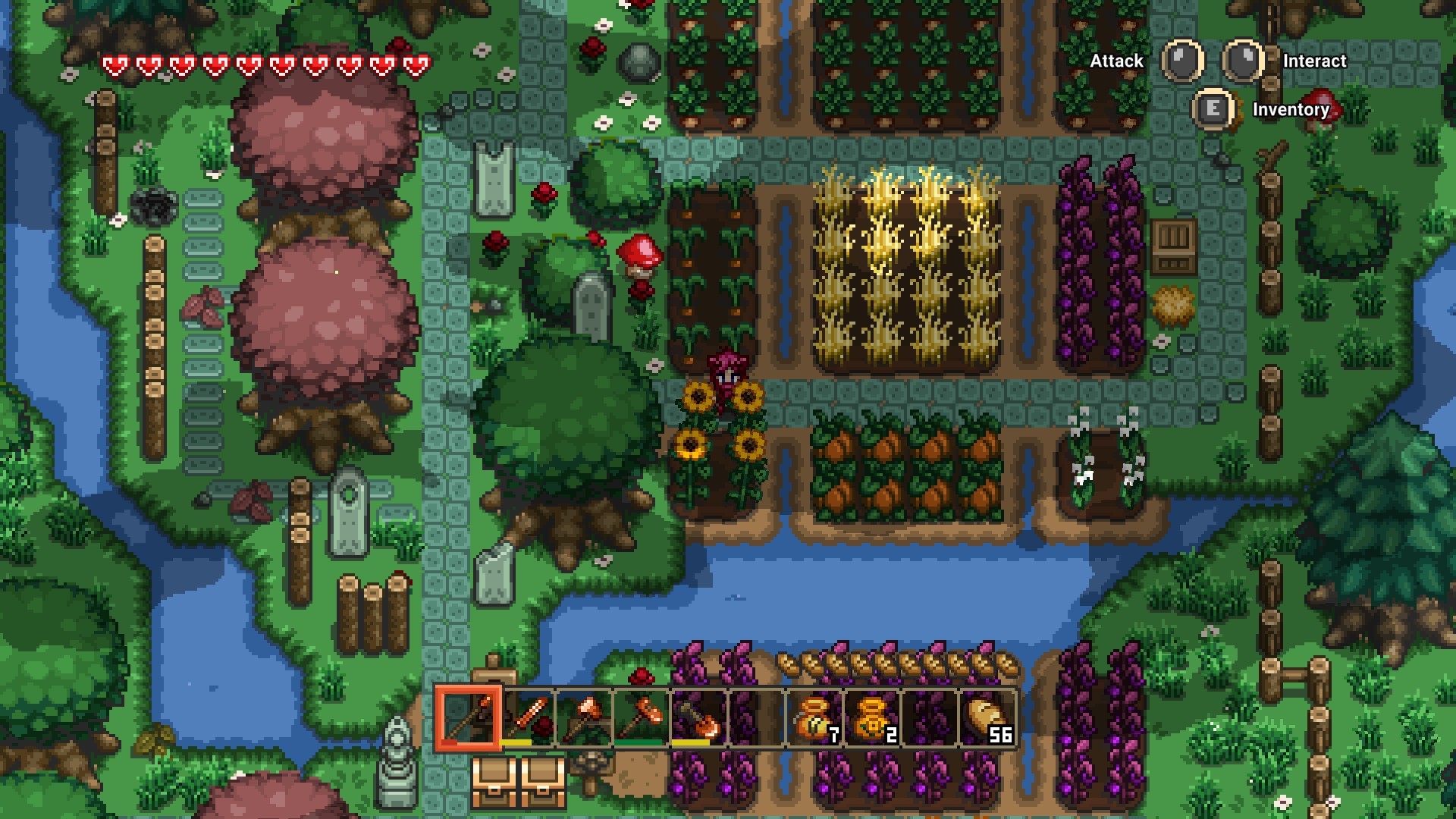
Task: Select the pickaxe tool in the hotbar
Action: [583, 717]
